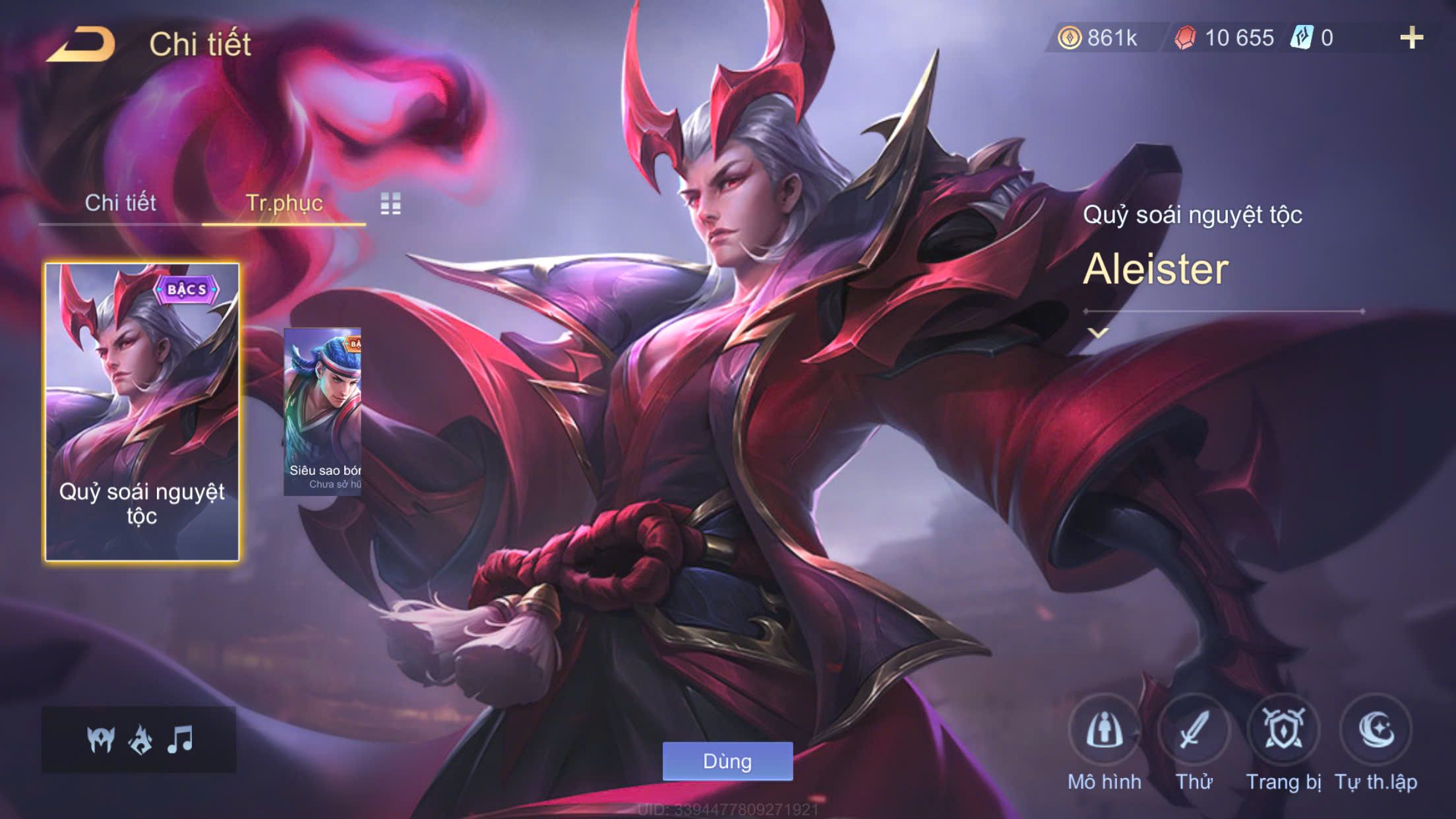Image resolution: width=1456 pixels, height=819 pixels.
Task: Switch to the Chi tiết tab
Action: coord(120,203)
